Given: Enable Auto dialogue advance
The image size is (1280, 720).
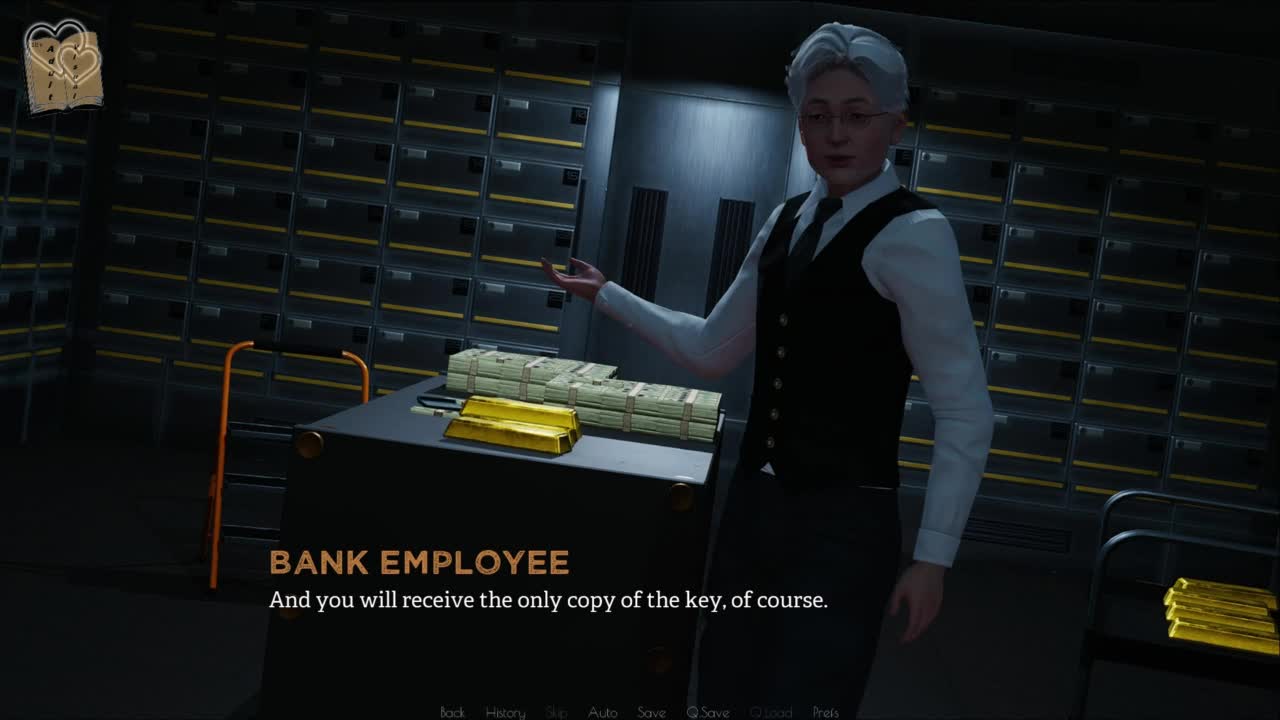Looking at the screenshot, I should pyautogui.click(x=602, y=712).
